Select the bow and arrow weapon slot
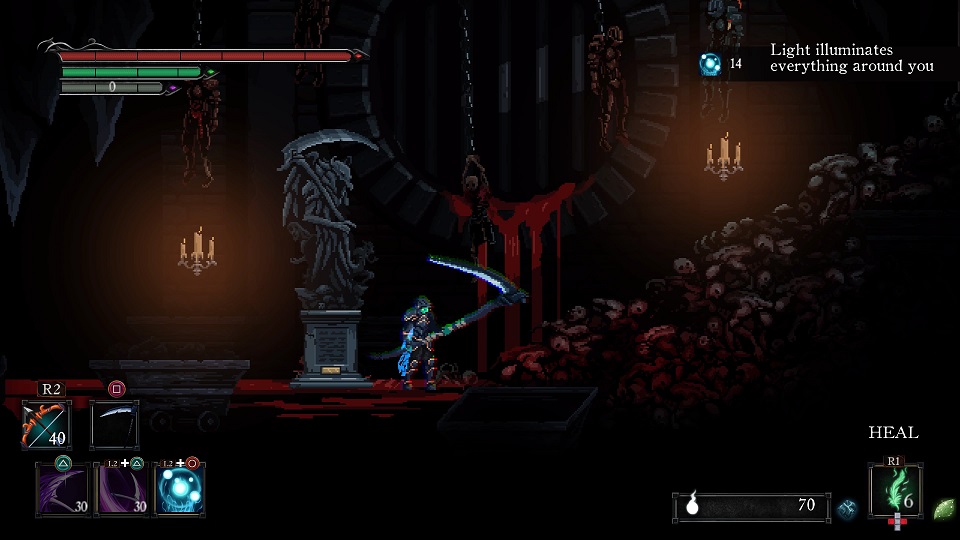Viewport: 960px width, 540px height. tap(46, 424)
